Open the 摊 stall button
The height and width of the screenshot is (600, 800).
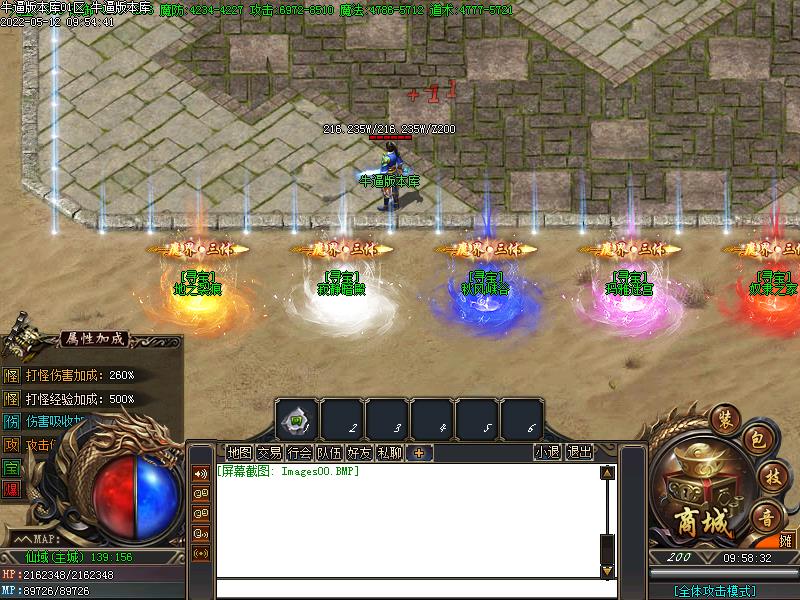(787, 541)
